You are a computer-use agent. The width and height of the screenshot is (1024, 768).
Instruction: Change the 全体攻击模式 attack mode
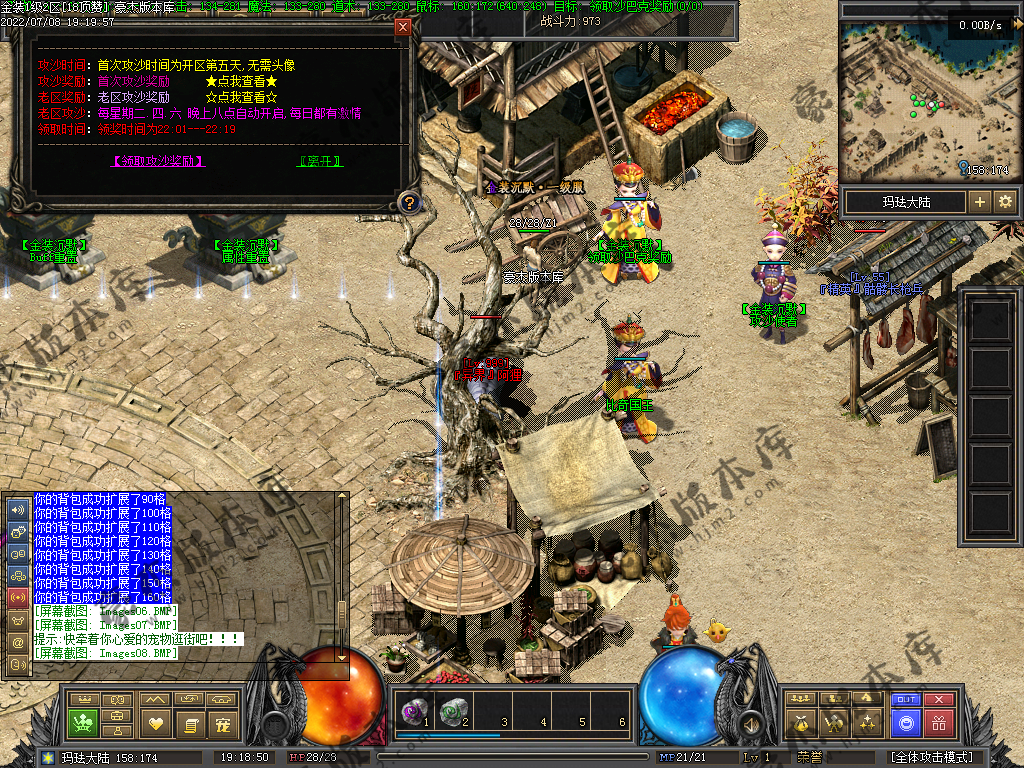pyautogui.click(x=932, y=758)
